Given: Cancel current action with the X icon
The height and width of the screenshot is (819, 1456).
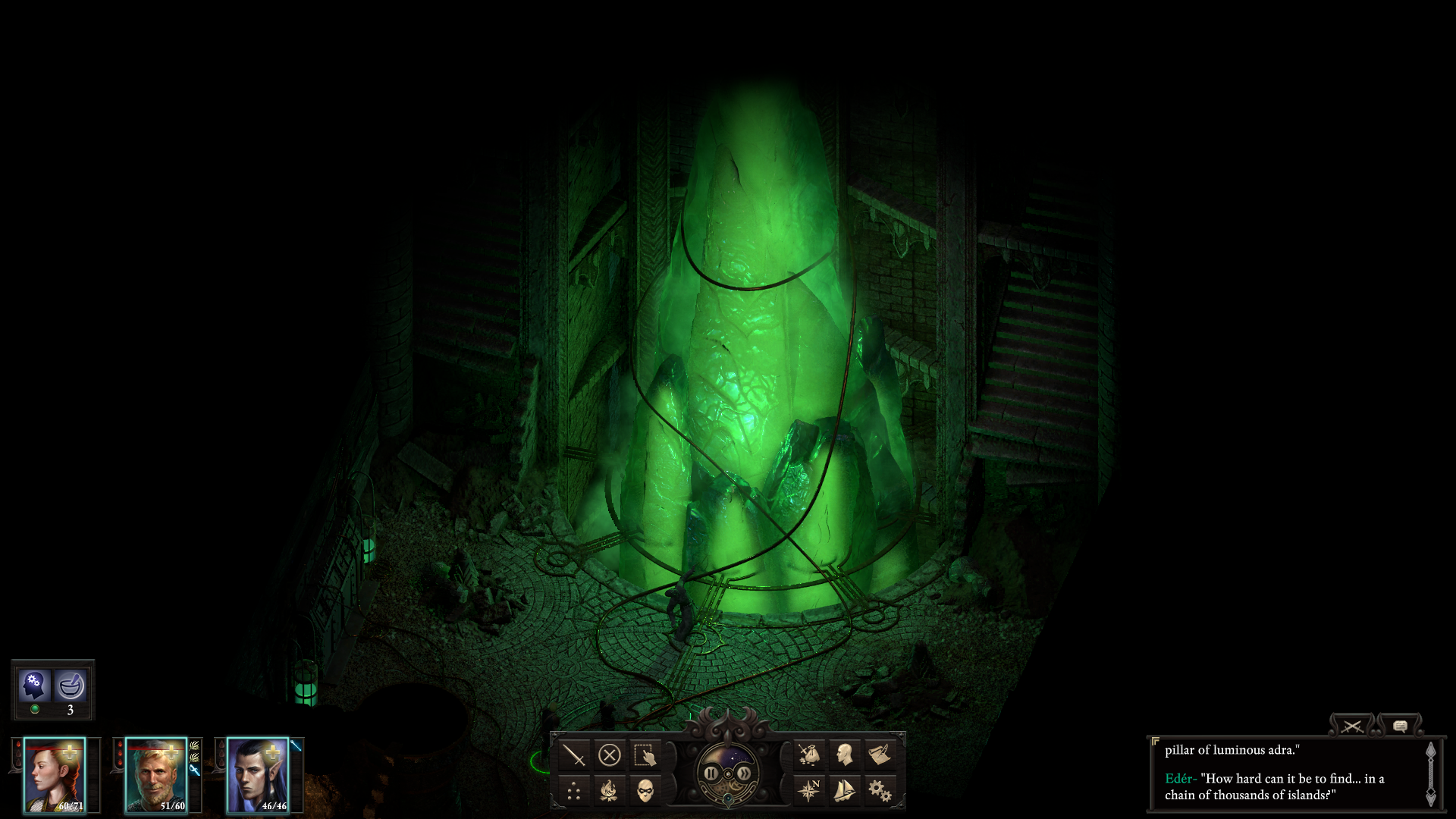Looking at the screenshot, I should [610, 756].
